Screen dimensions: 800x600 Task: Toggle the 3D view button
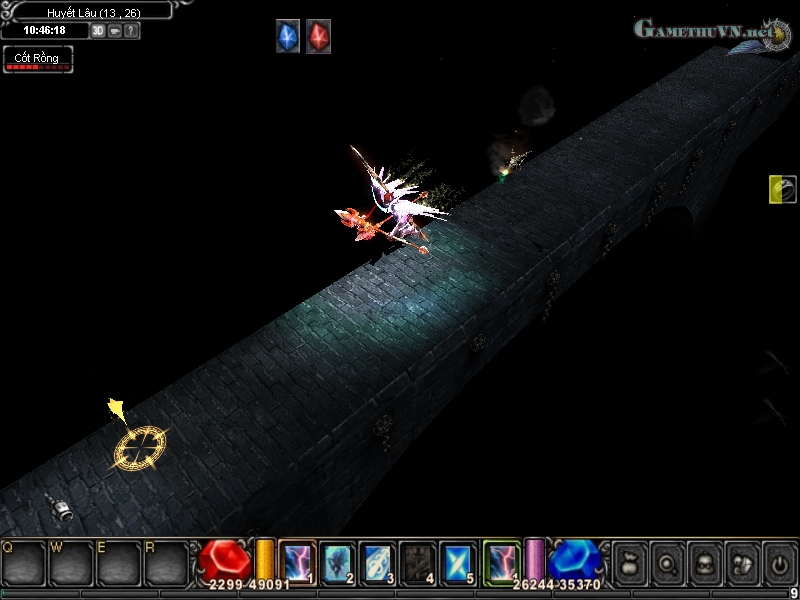[98, 31]
